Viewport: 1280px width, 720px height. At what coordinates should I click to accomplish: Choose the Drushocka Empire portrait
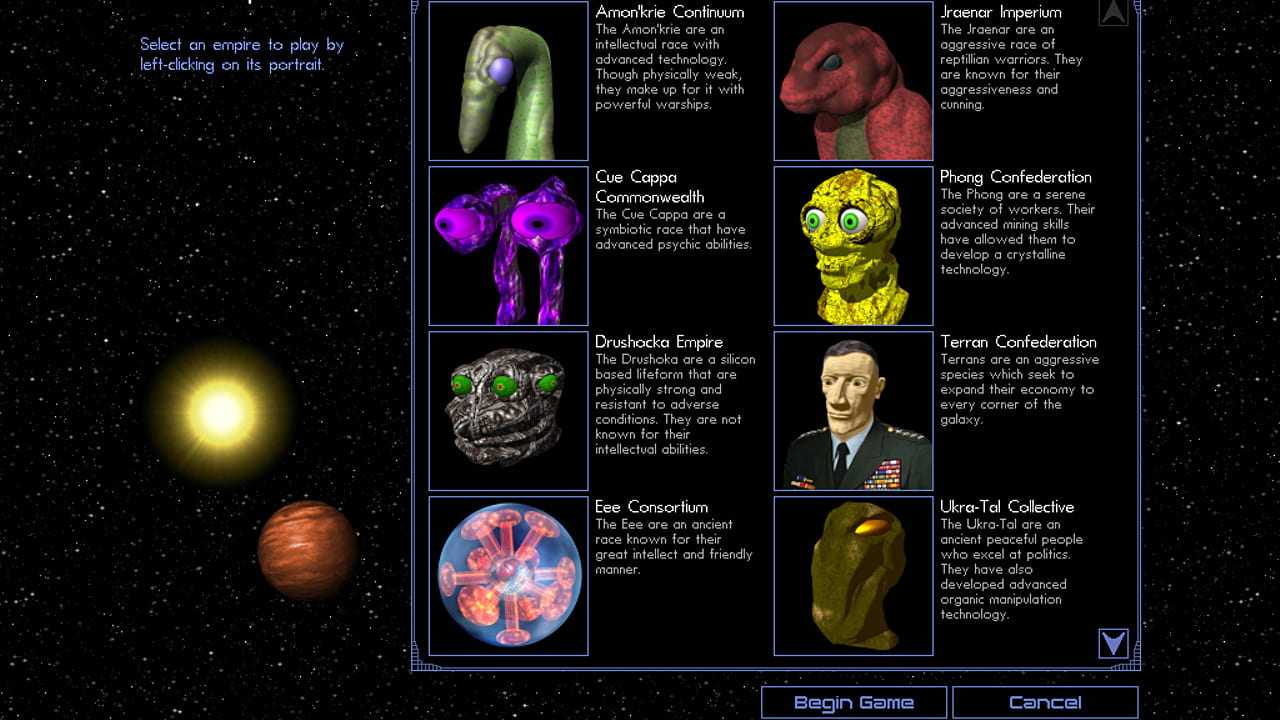click(x=508, y=411)
